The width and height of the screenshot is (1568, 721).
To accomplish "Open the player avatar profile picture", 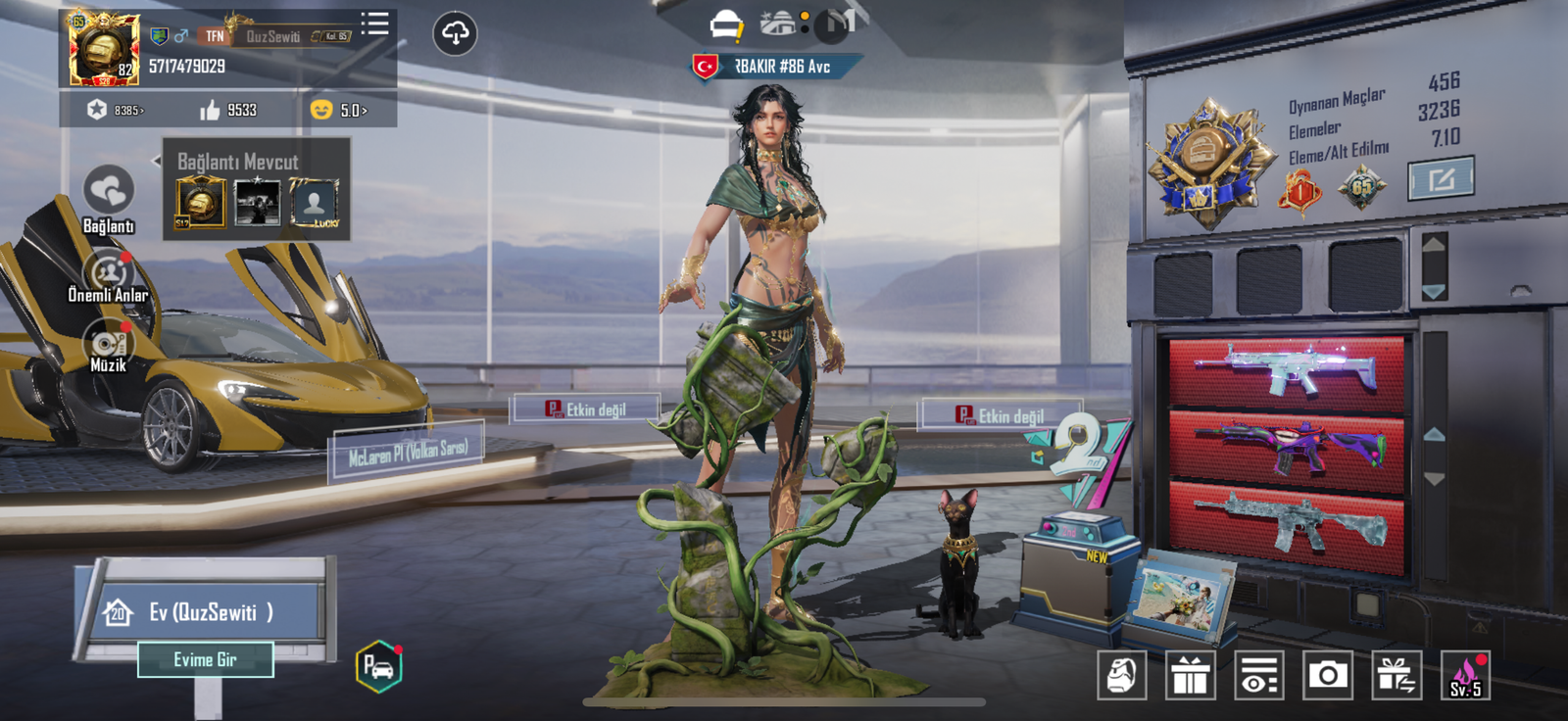I will (103, 49).
